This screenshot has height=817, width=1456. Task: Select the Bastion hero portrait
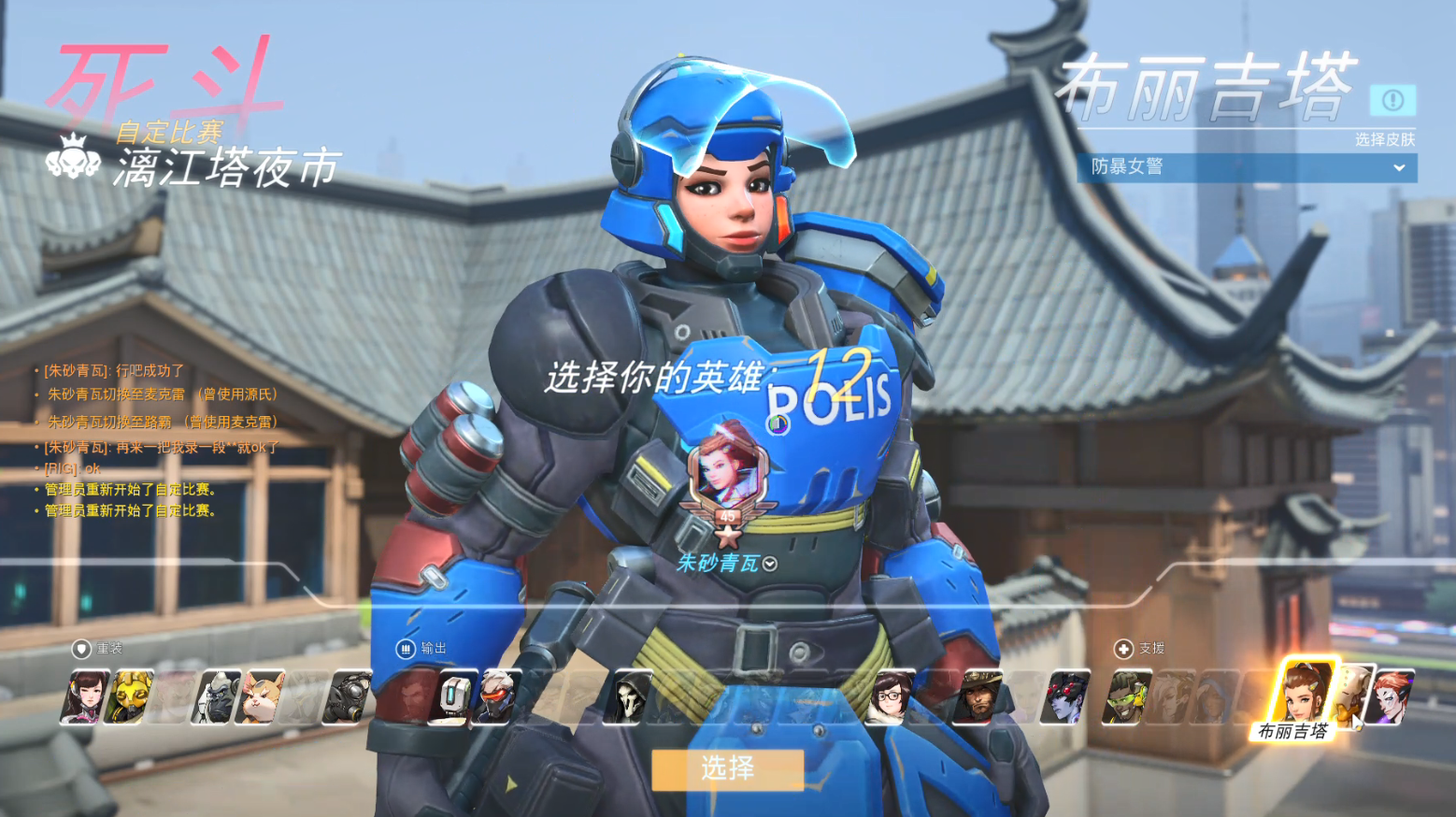point(454,697)
